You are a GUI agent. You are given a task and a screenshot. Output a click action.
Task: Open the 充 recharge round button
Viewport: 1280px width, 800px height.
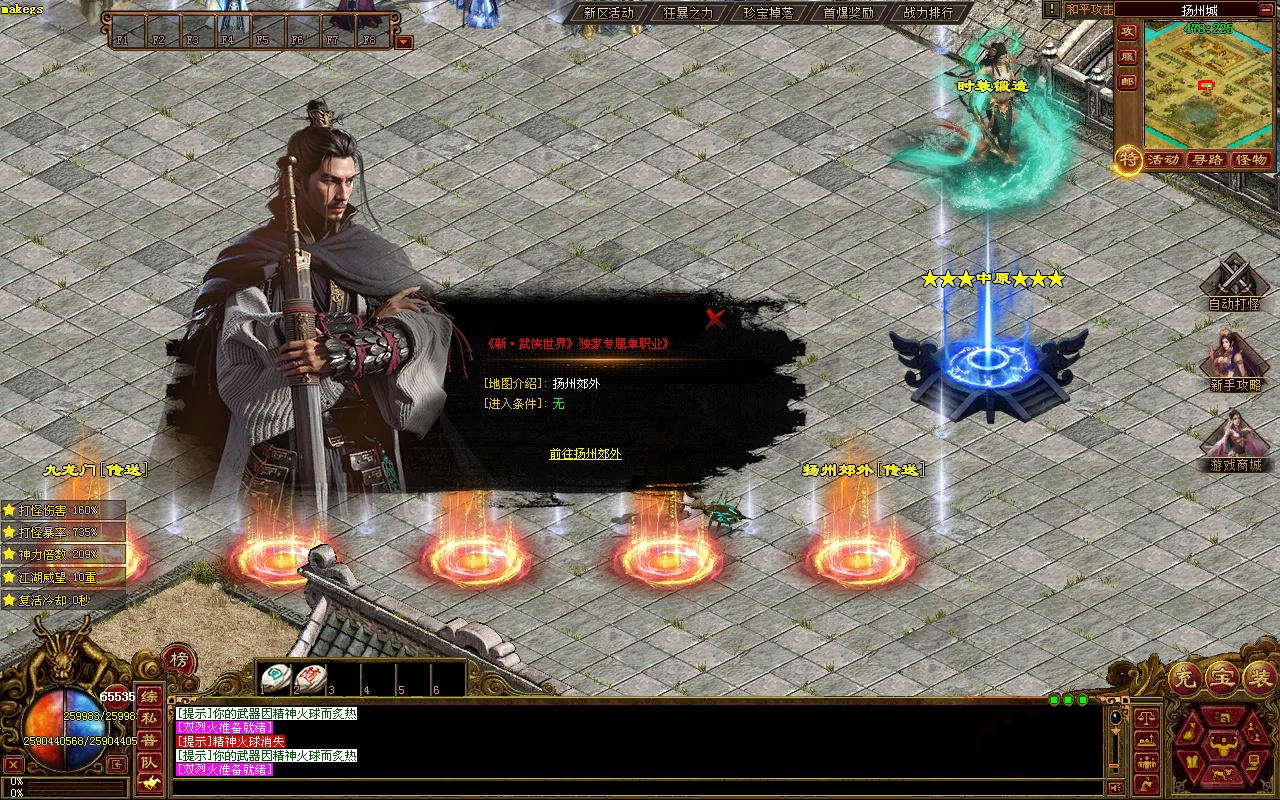[1186, 678]
